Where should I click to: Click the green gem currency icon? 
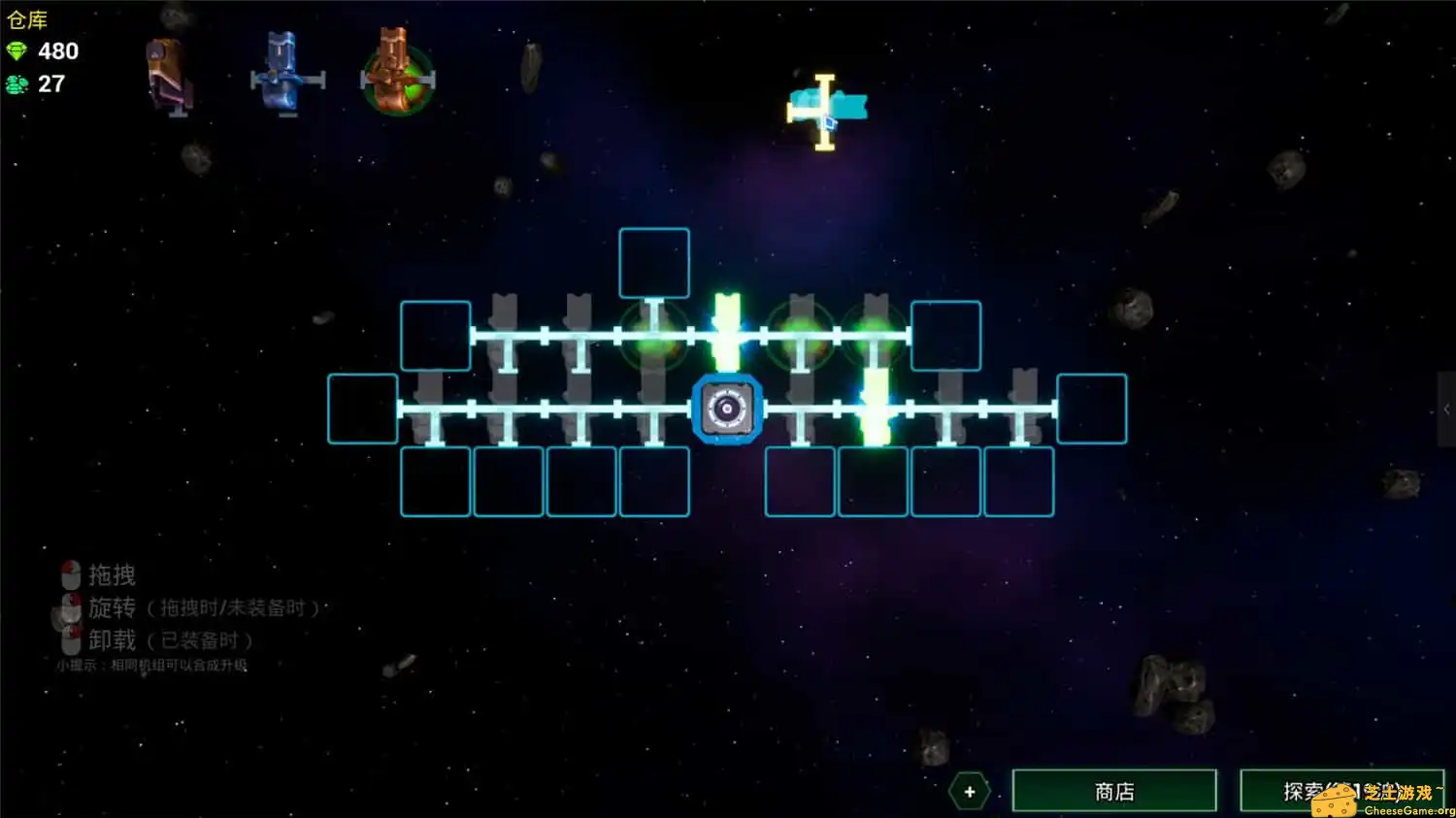17,50
